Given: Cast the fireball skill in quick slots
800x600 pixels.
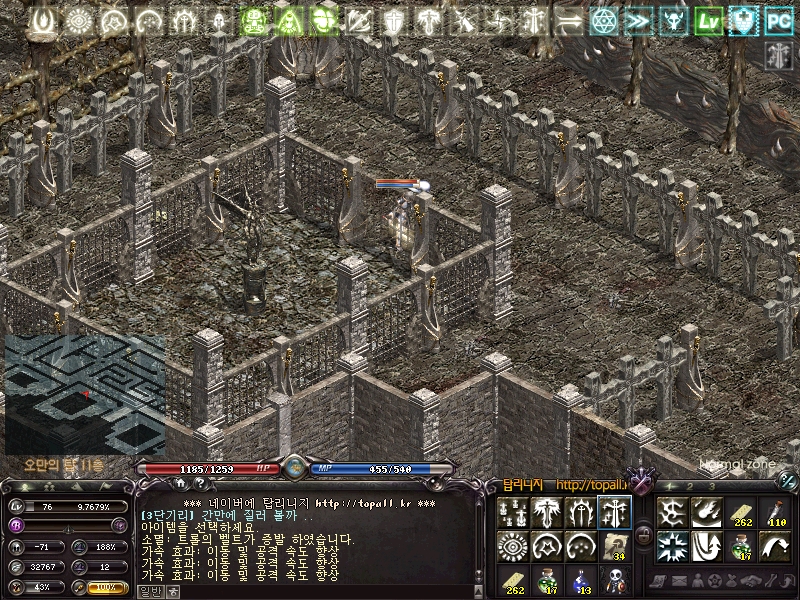Looking at the screenshot, I should click(707, 513).
